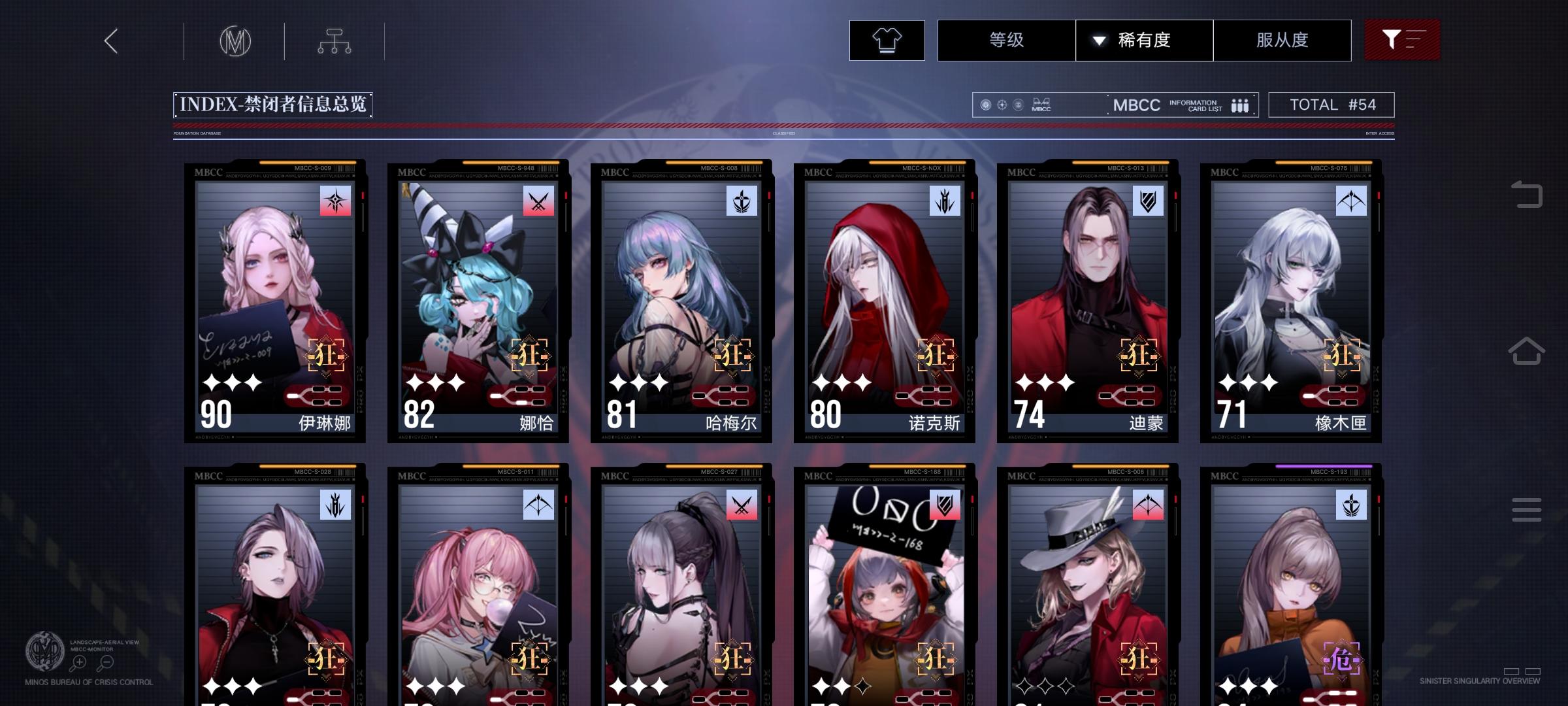The width and height of the screenshot is (1568, 706).
Task: Select the outfit/shirt filter icon
Action: pyautogui.click(x=887, y=40)
